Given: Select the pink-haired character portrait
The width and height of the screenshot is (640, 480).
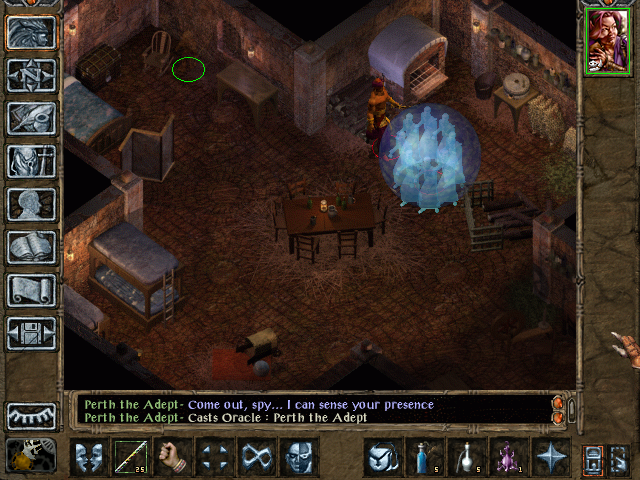Looking at the screenshot, I should 605,40.
